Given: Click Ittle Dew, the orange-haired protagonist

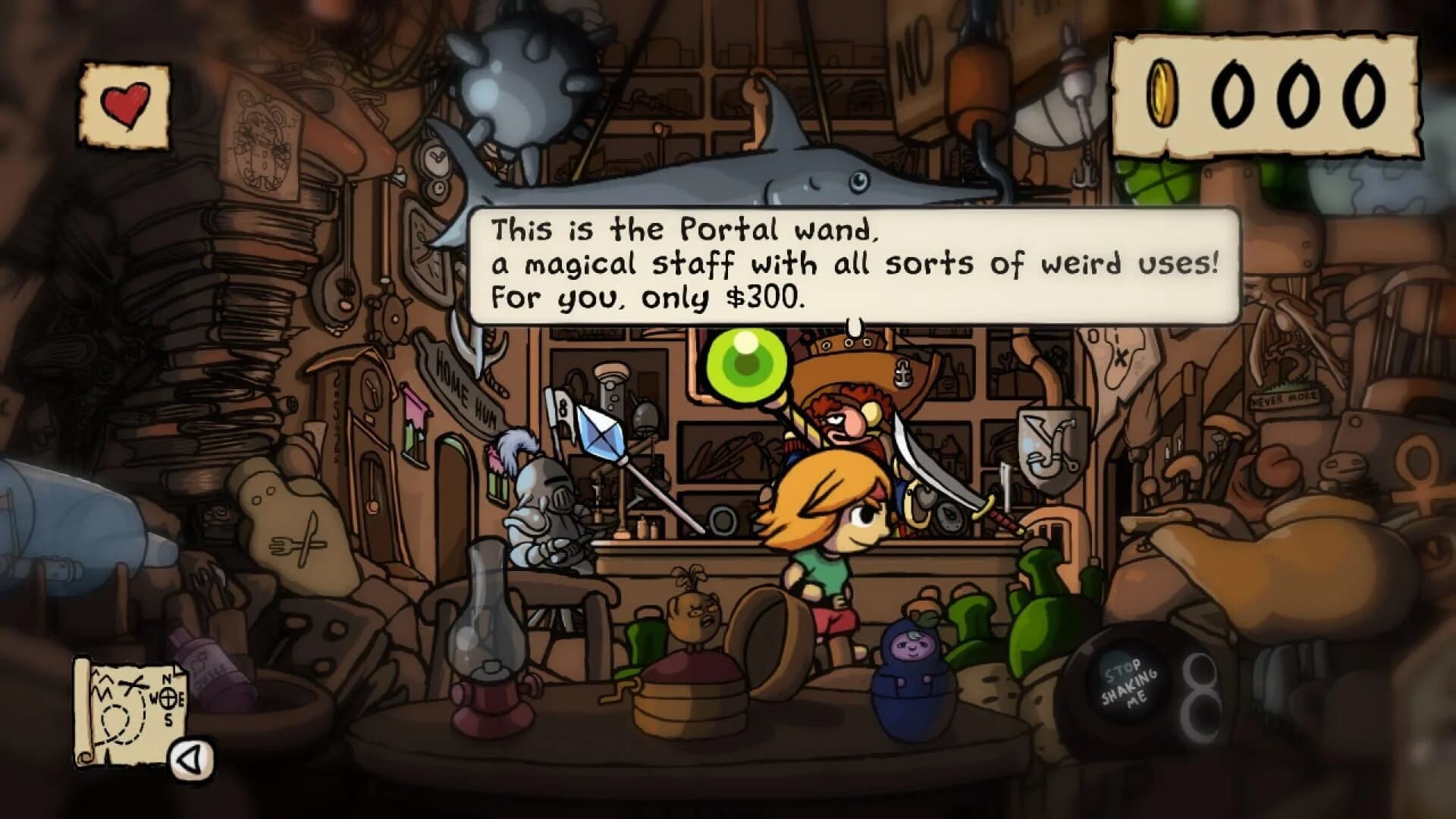Looking at the screenshot, I should (827, 531).
